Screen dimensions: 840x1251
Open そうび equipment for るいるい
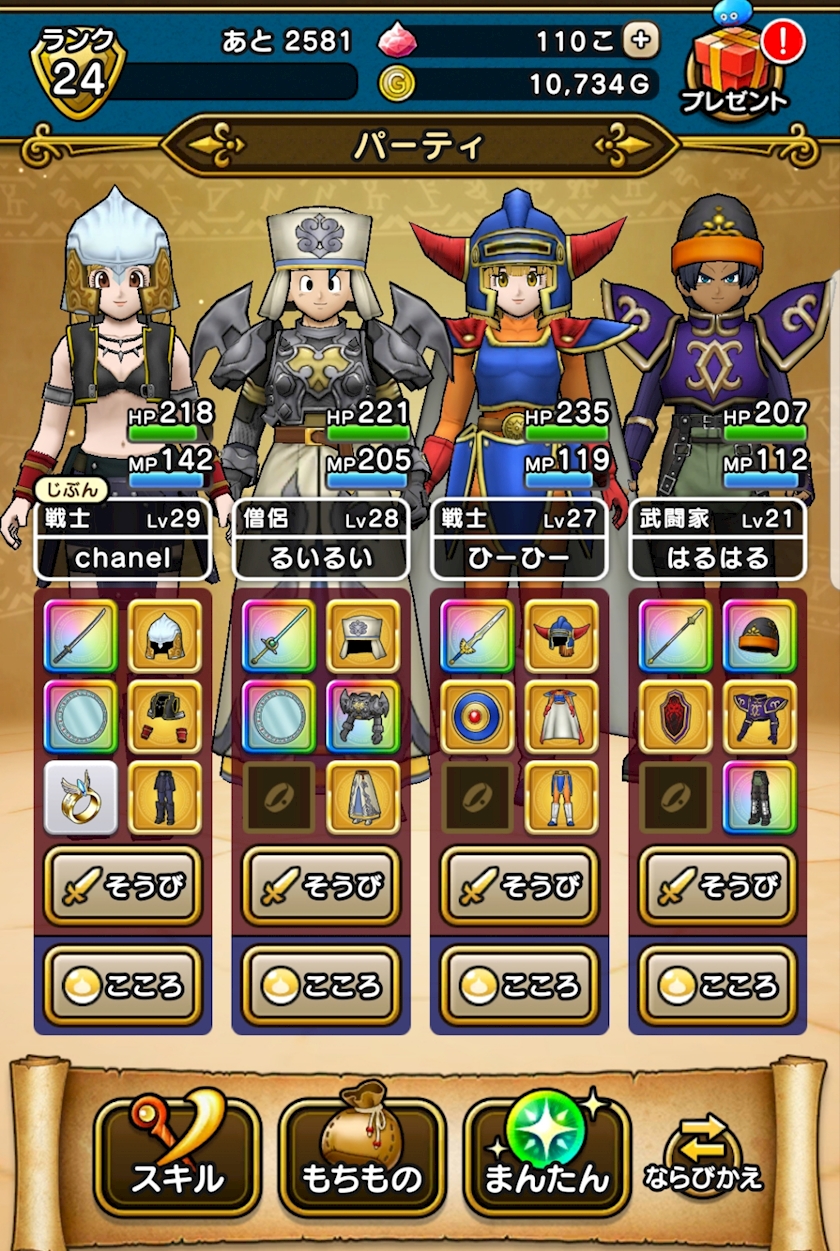click(321, 885)
